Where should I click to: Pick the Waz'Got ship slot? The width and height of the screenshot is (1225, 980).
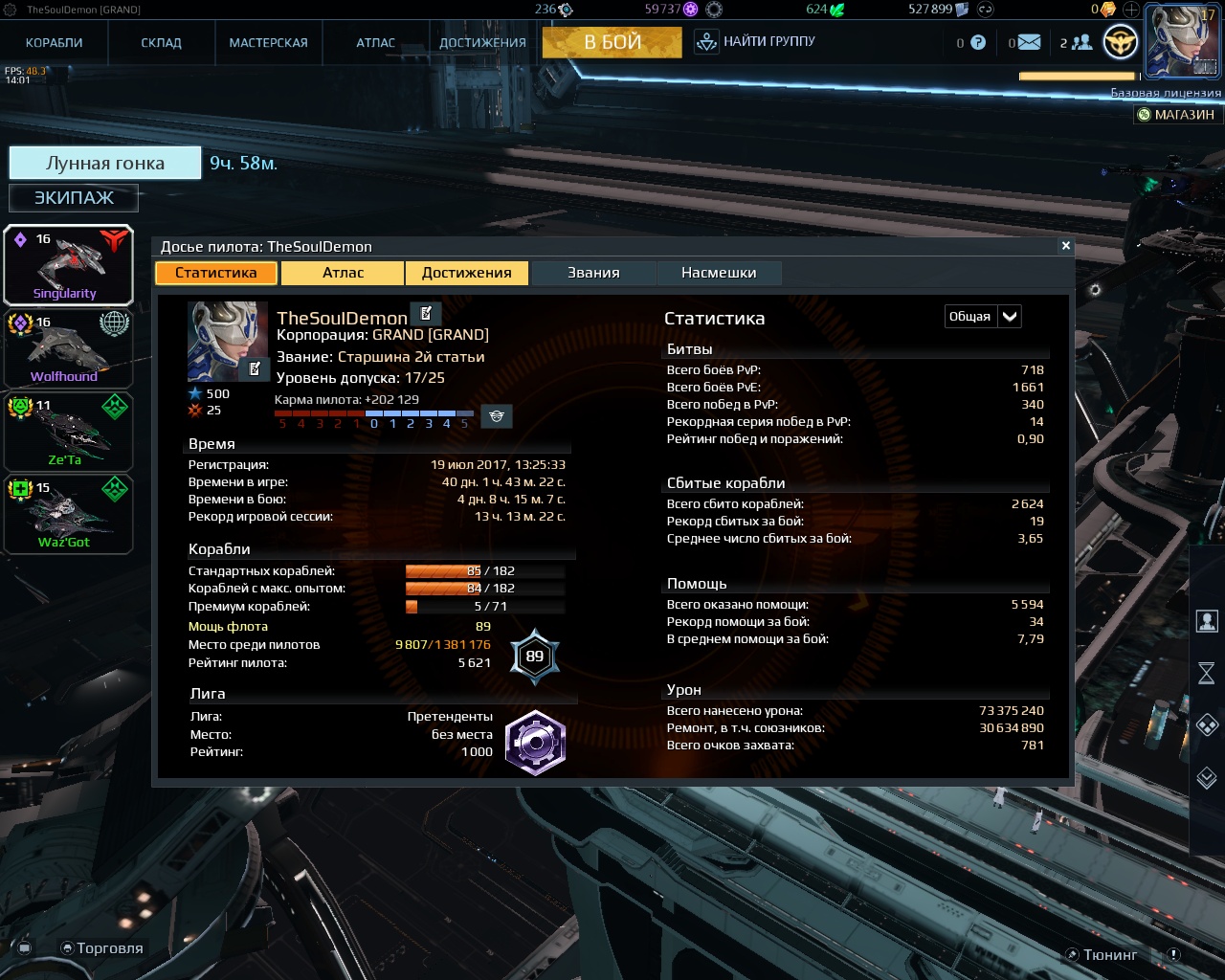pyautogui.click(x=67, y=515)
